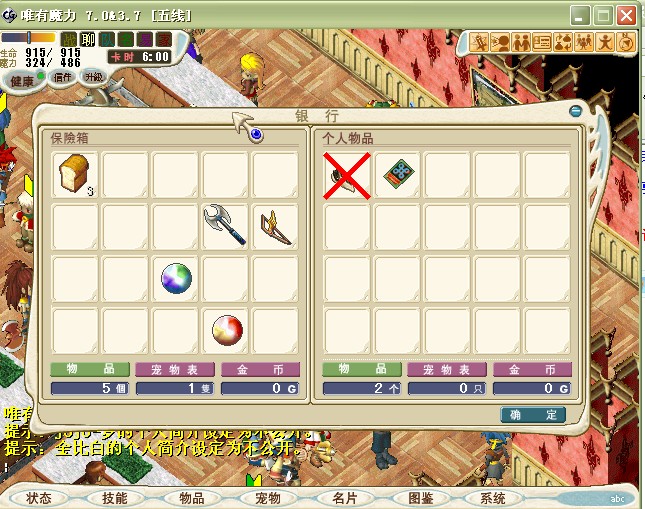
Task: Minimize the bank window with the blue button
Action: [575, 111]
